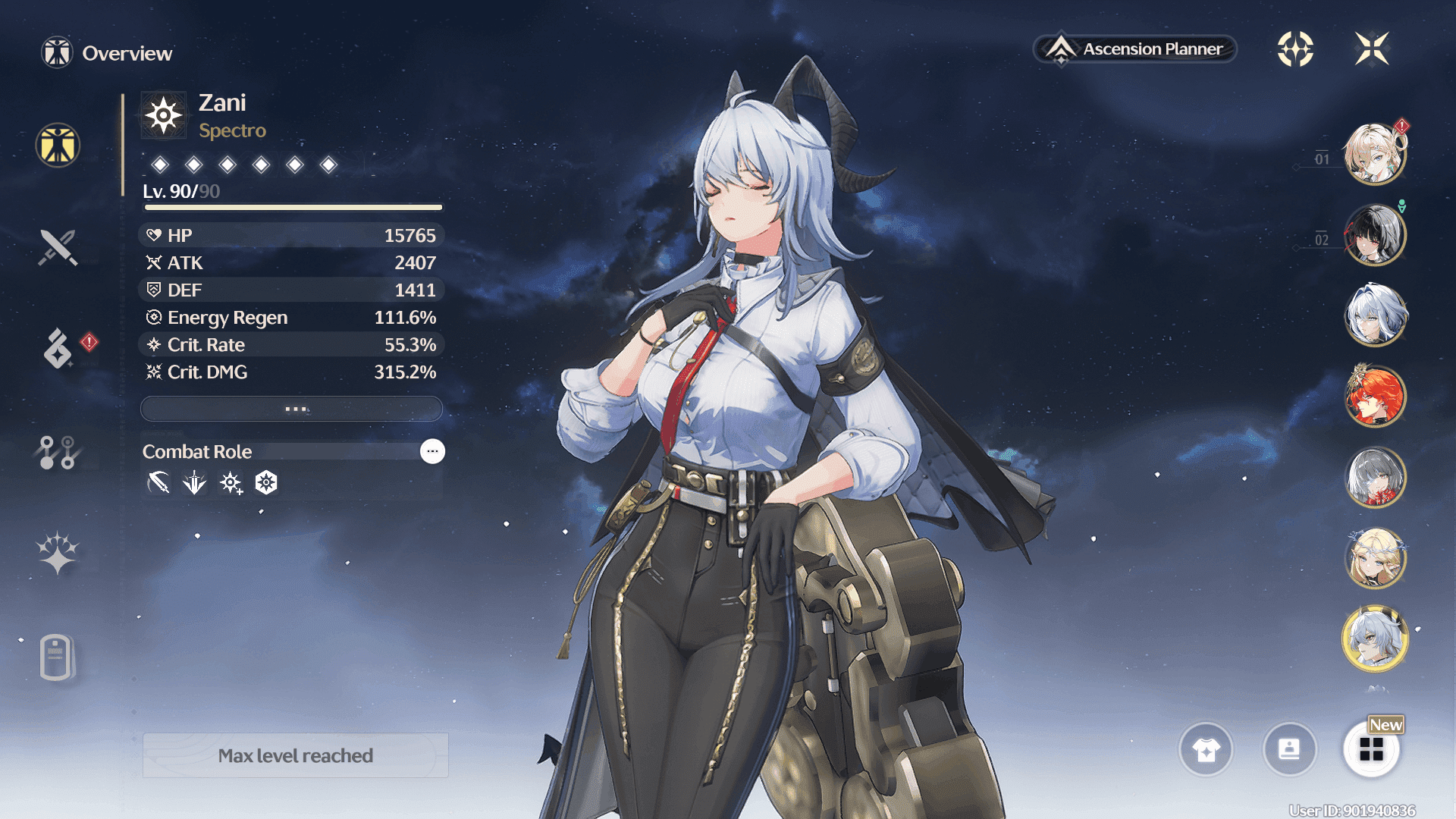Screen dimensions: 1456x819
Task: Open the character profile card button
Action: click(1289, 750)
